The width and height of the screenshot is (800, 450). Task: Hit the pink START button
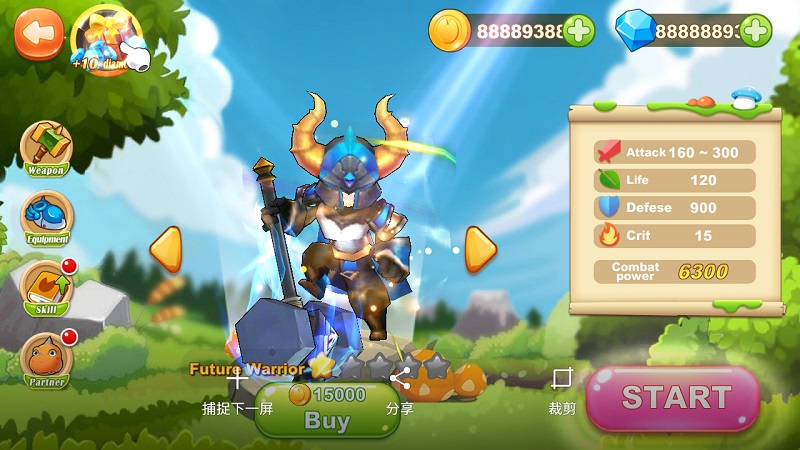673,398
